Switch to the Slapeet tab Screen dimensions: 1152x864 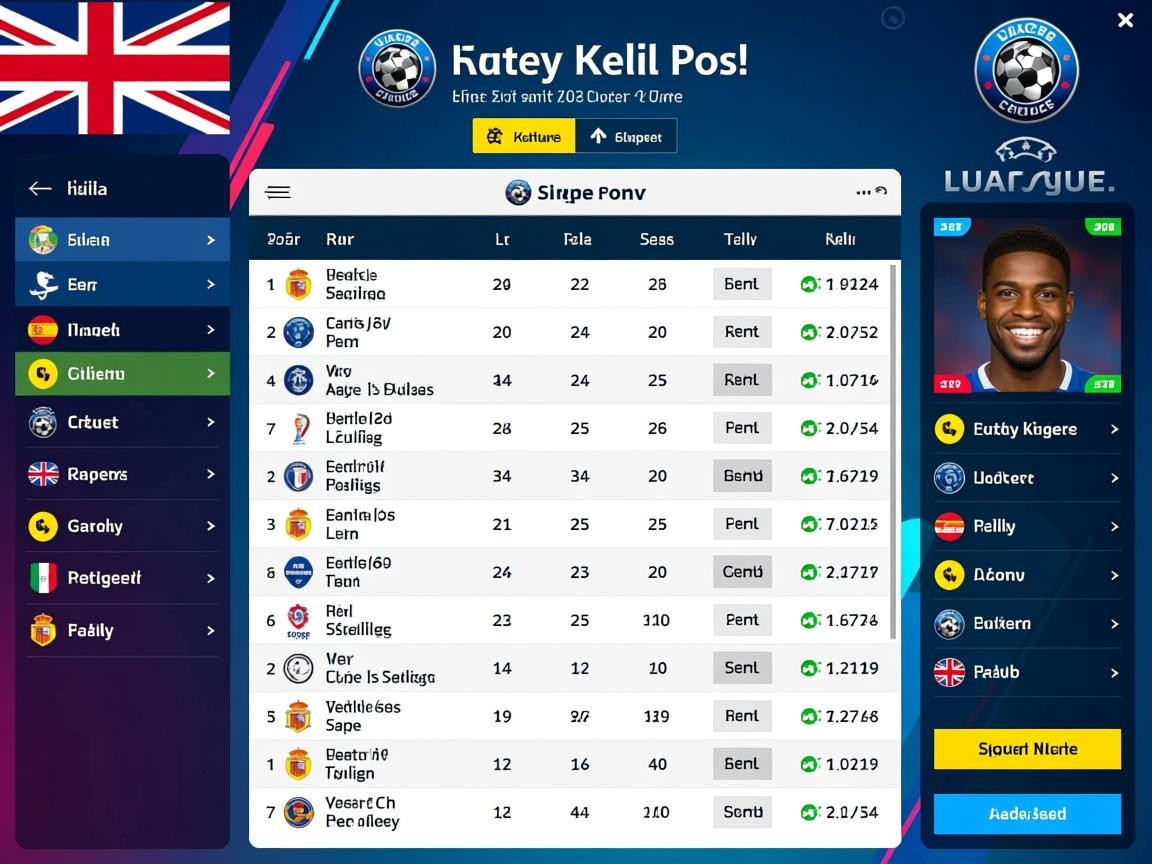(x=626, y=136)
